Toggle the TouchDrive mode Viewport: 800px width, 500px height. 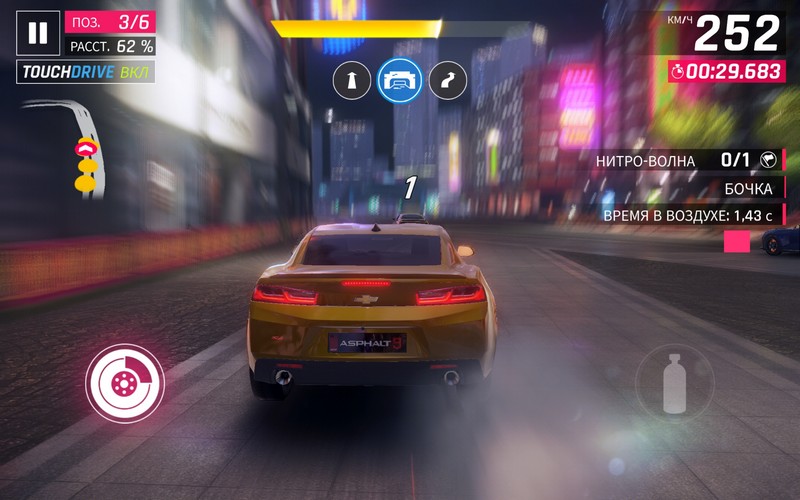click(84, 72)
